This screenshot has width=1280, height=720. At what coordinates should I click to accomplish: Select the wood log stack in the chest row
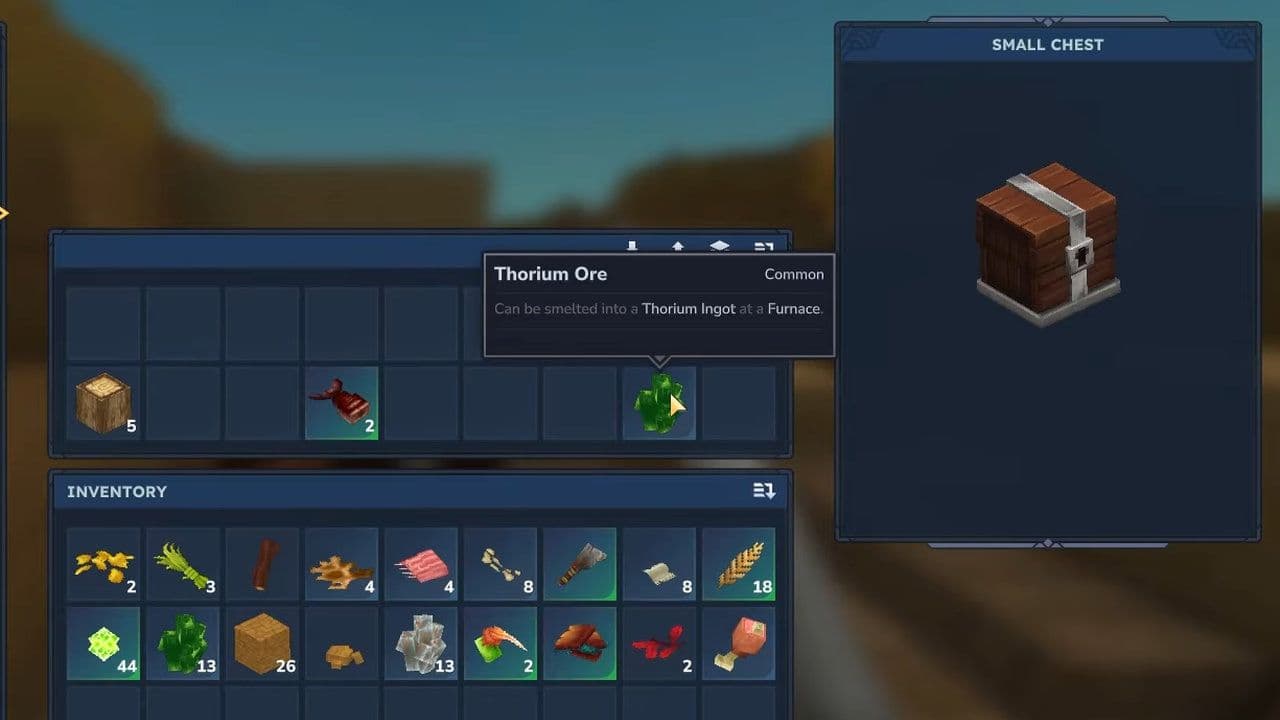tap(103, 403)
